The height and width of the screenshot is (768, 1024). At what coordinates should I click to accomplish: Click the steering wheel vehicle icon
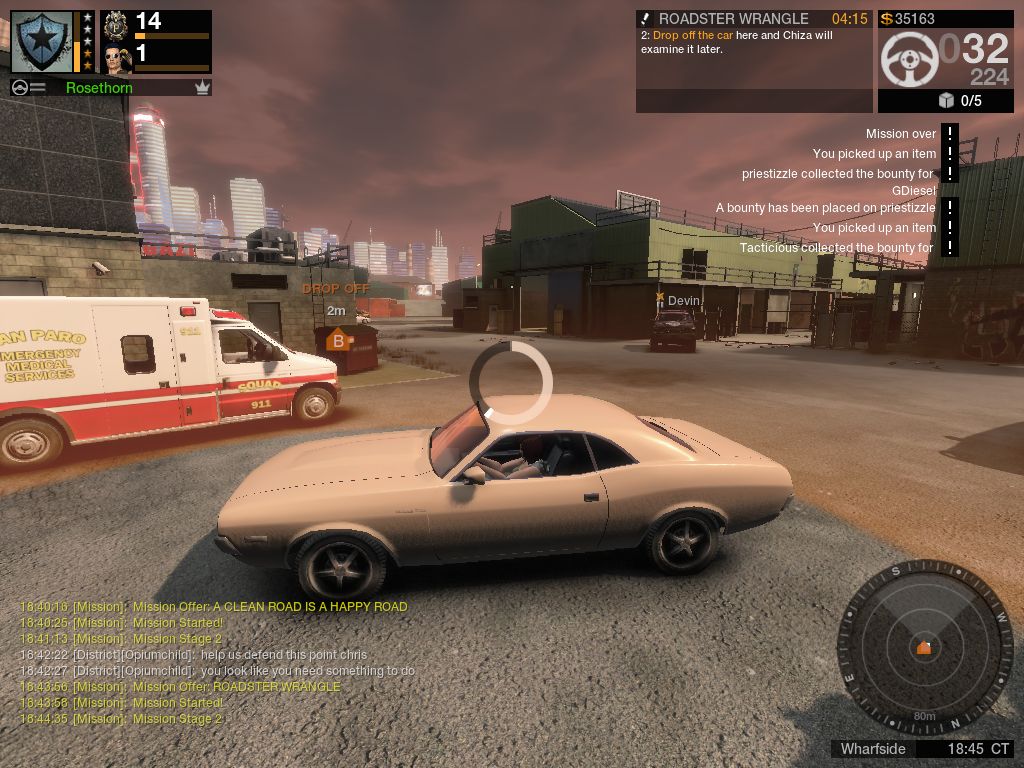(x=908, y=60)
